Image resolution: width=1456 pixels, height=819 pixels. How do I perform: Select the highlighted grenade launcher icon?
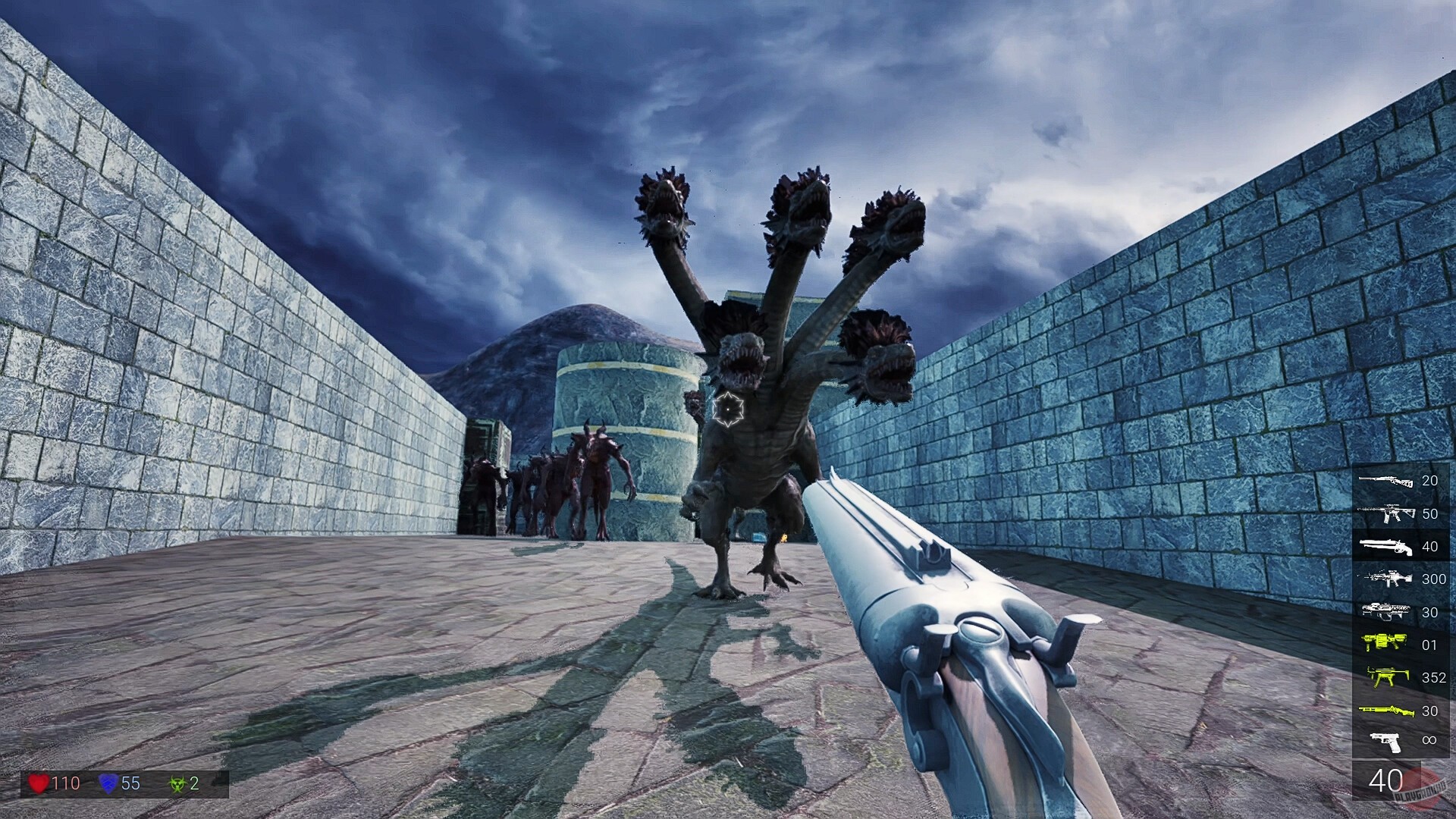click(1386, 642)
